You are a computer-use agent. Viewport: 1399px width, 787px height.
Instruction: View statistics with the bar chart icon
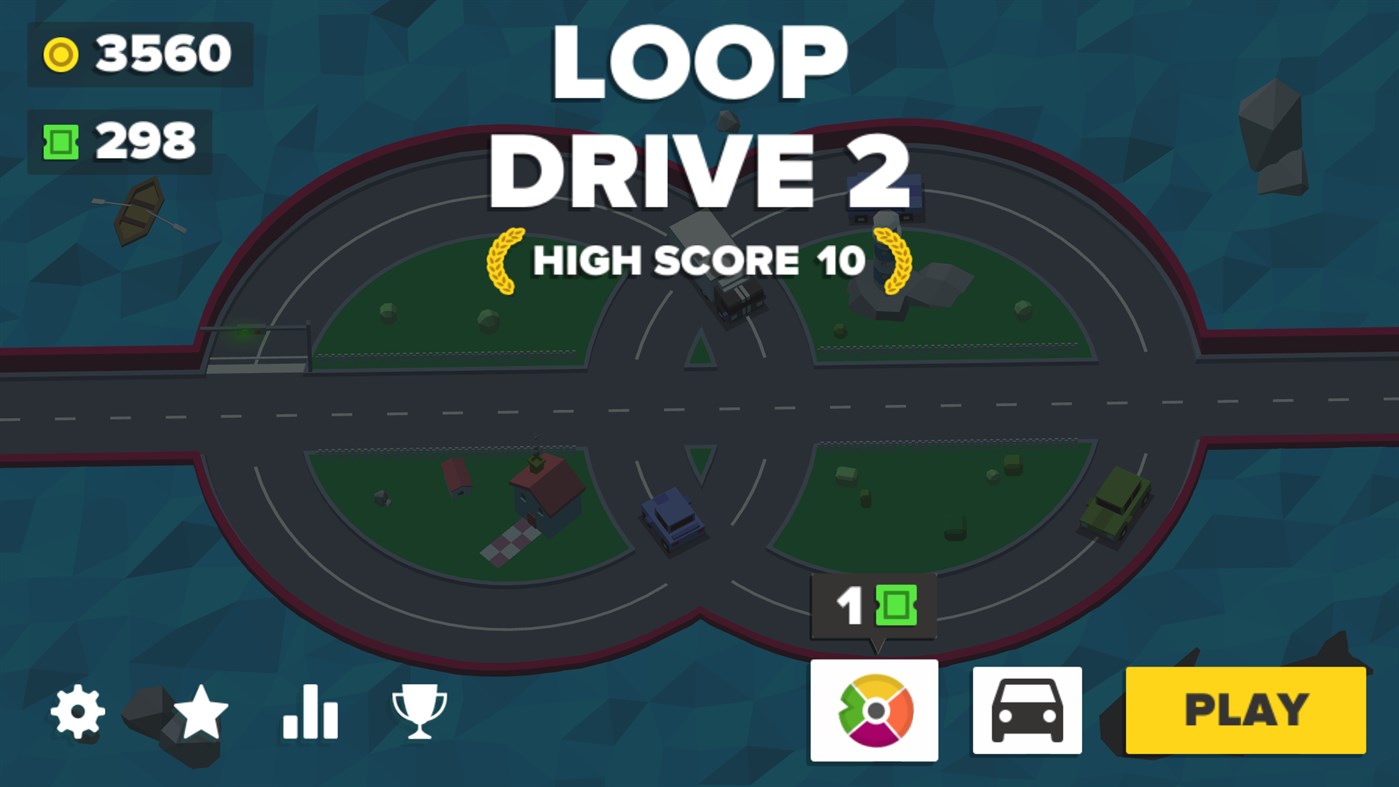point(310,712)
